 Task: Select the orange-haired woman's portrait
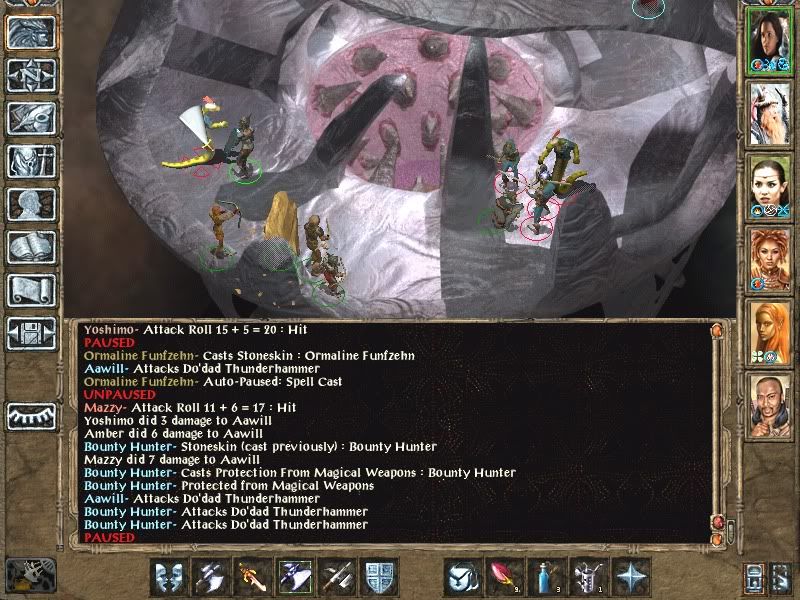point(770,258)
